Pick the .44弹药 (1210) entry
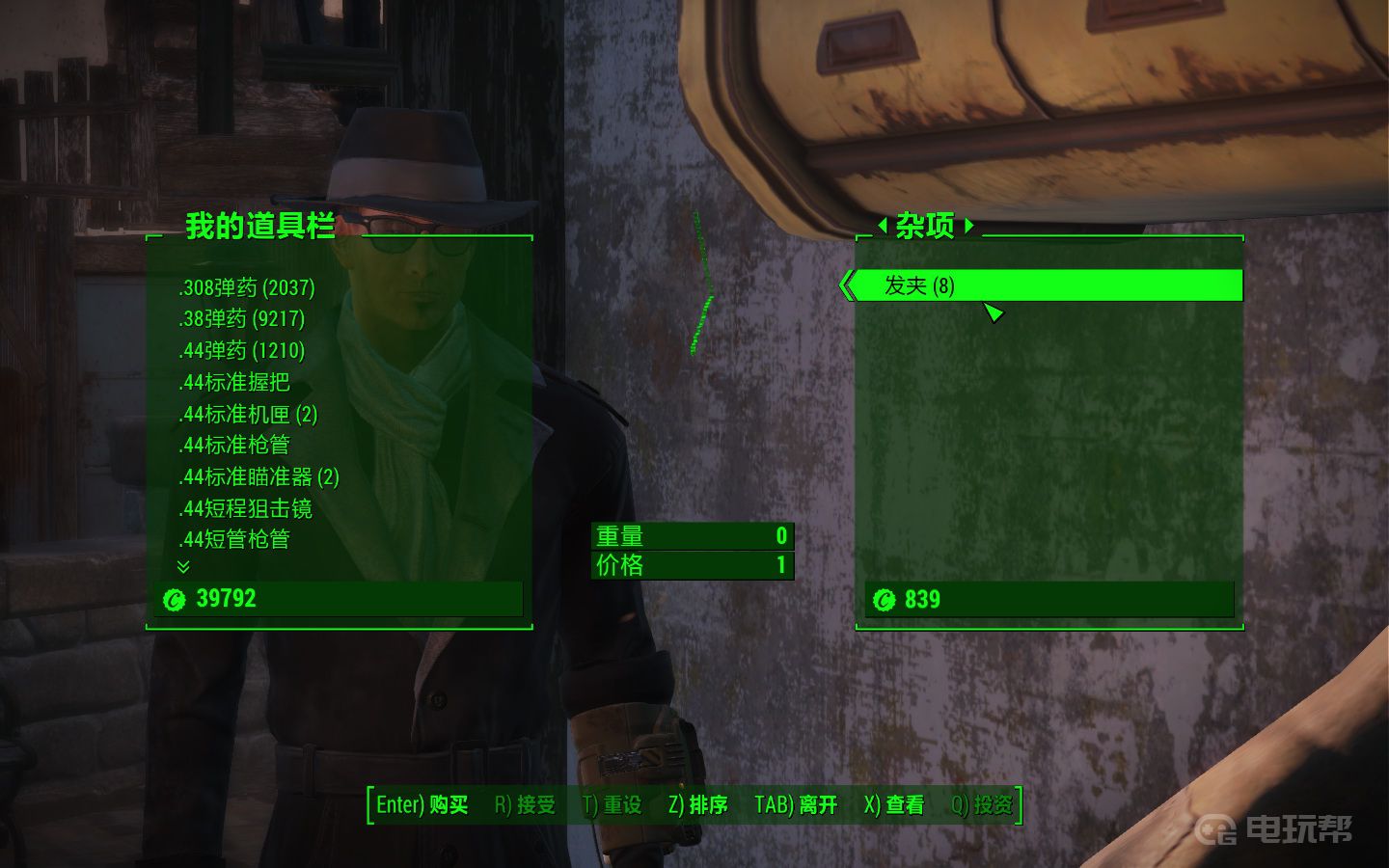 click(241, 350)
